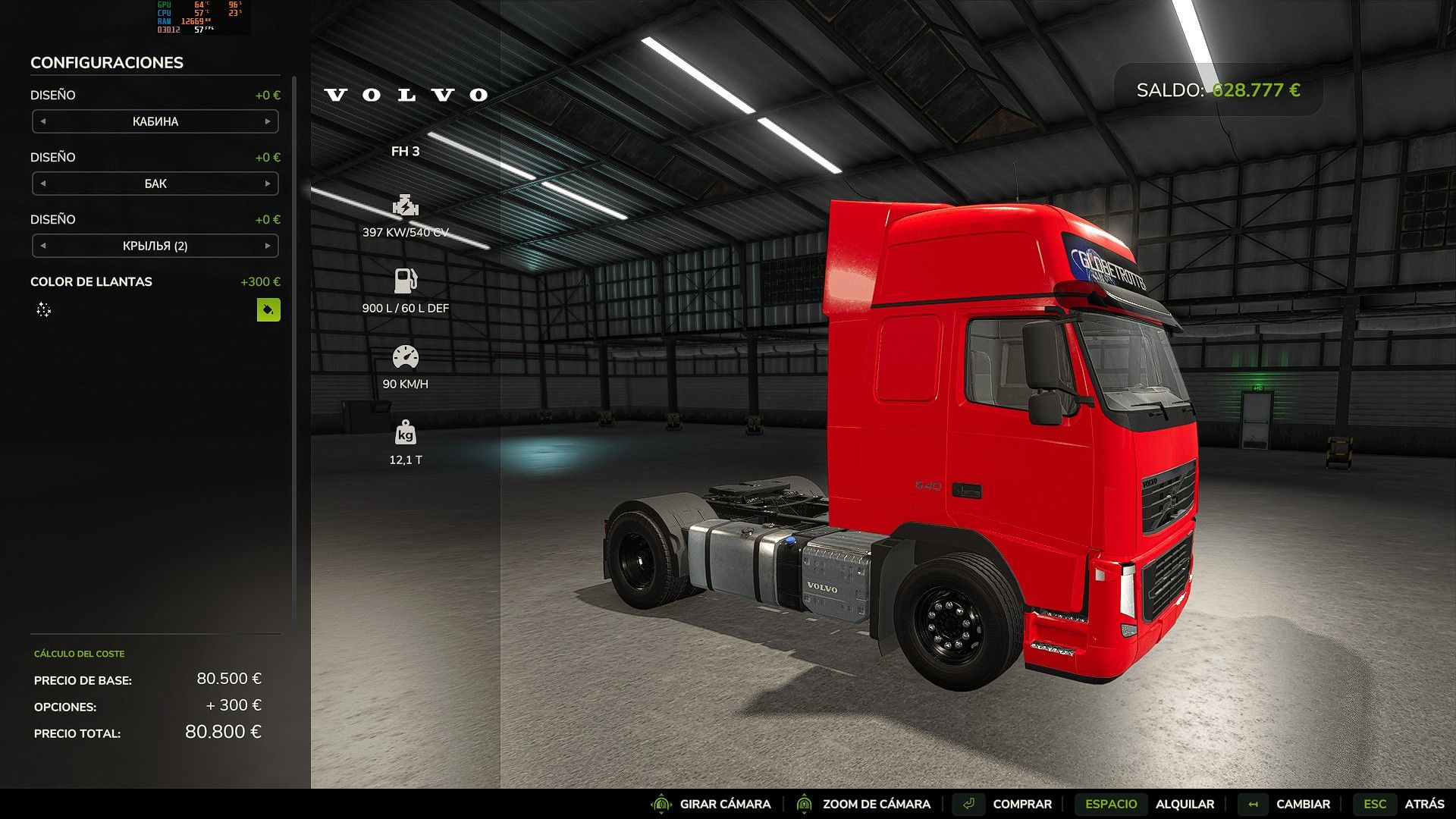
Task: Select next БАК design option
Action: pos(268,184)
